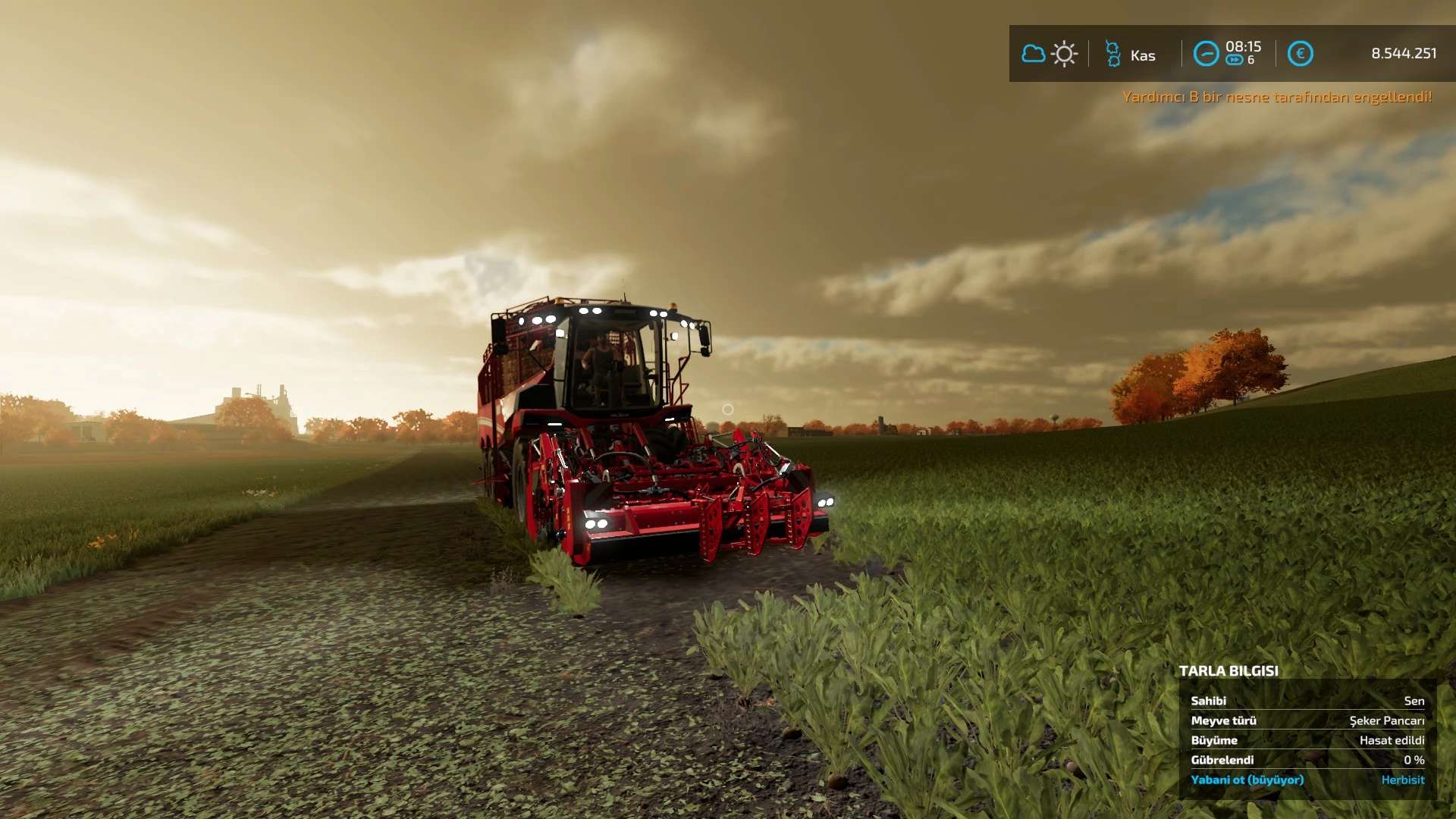Select the season icon beside Kas

[1112, 54]
